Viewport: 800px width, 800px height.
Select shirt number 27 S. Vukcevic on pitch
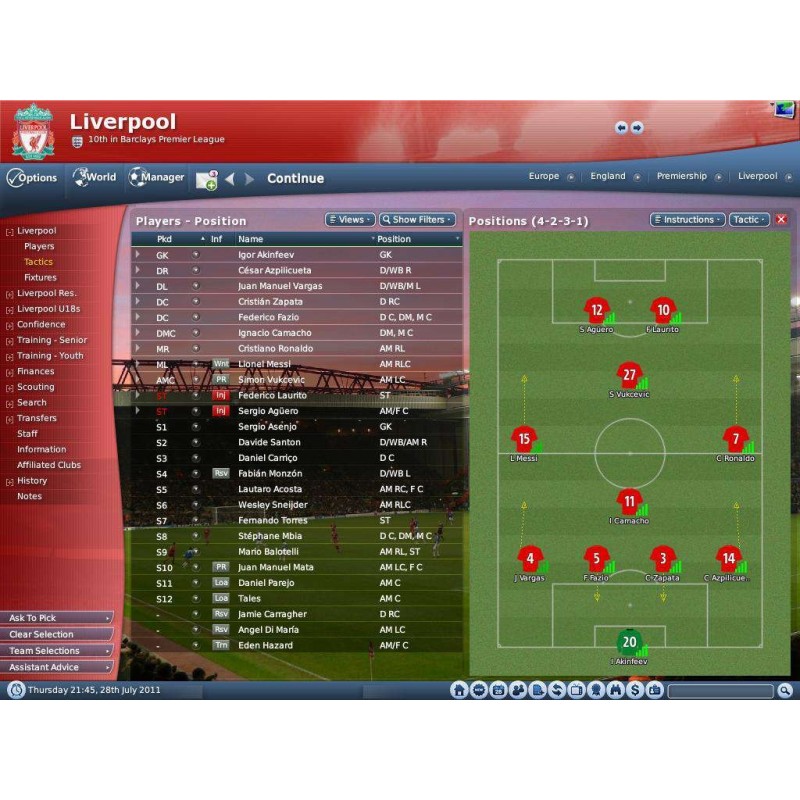point(629,377)
